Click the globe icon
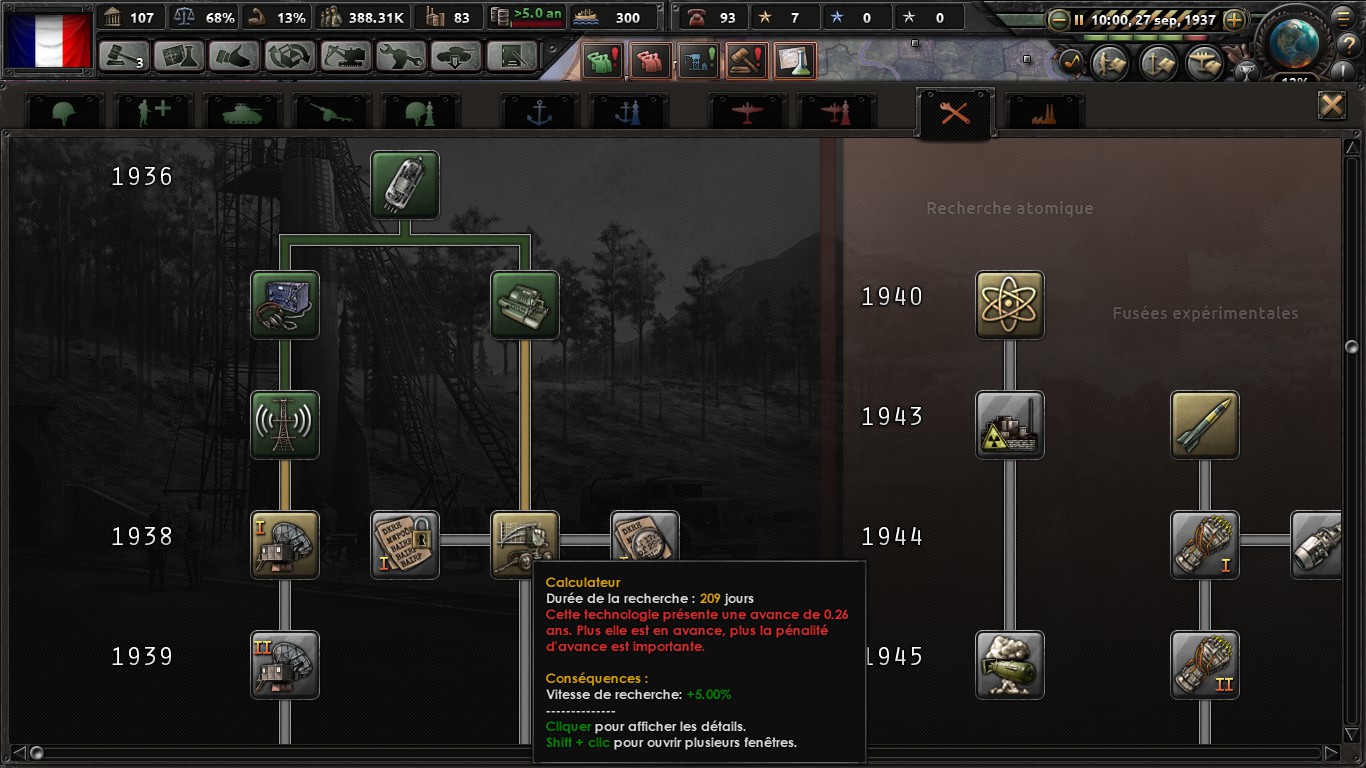The width and height of the screenshot is (1366, 768). point(1296,40)
